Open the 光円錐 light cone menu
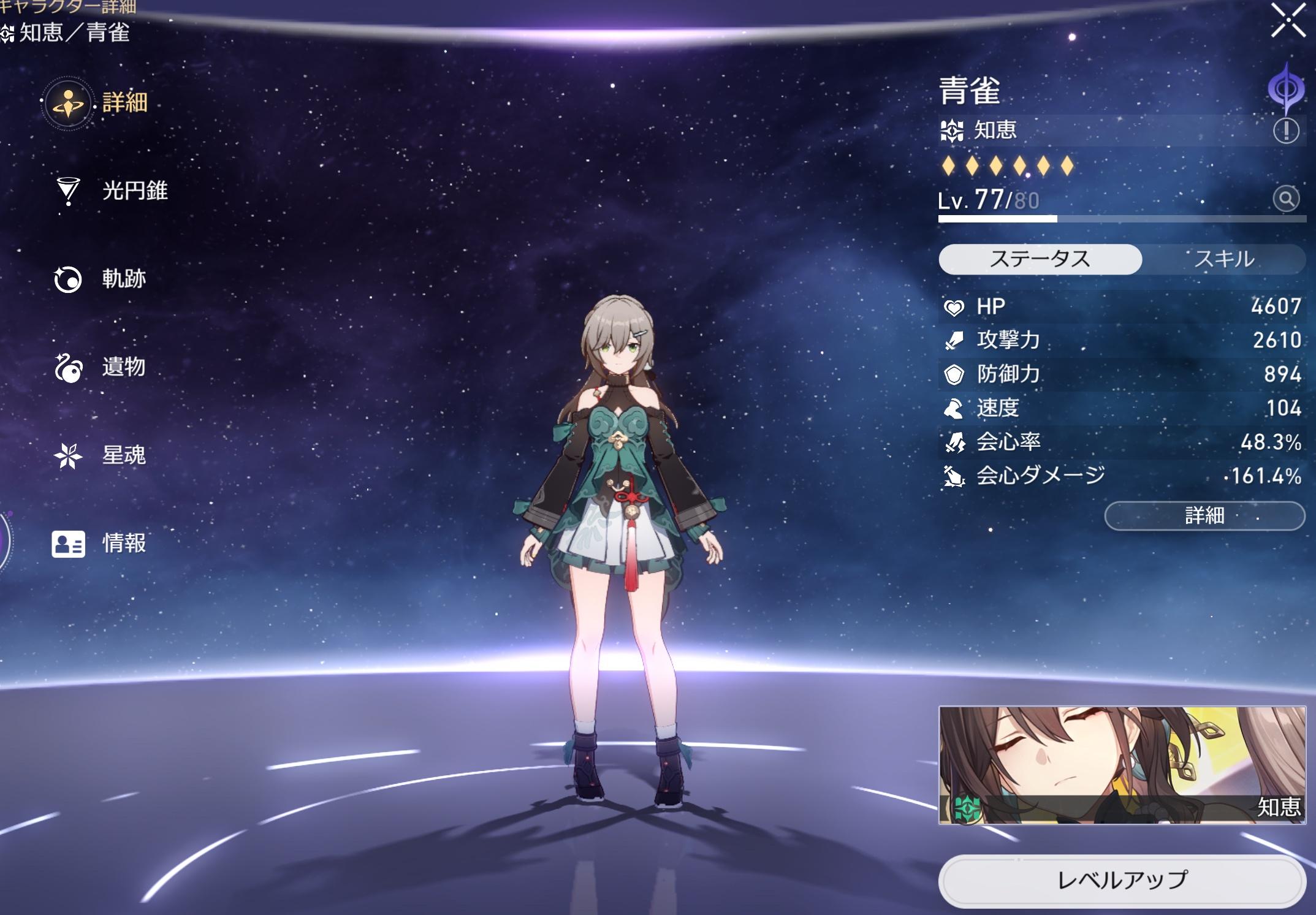 point(112,191)
